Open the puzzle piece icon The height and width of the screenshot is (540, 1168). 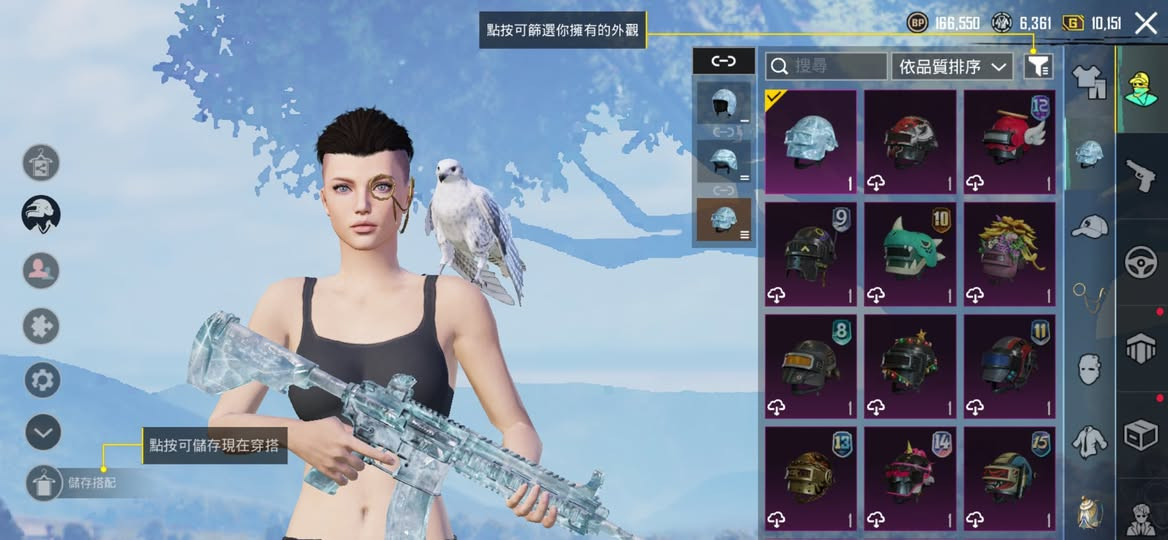pyautogui.click(x=42, y=326)
